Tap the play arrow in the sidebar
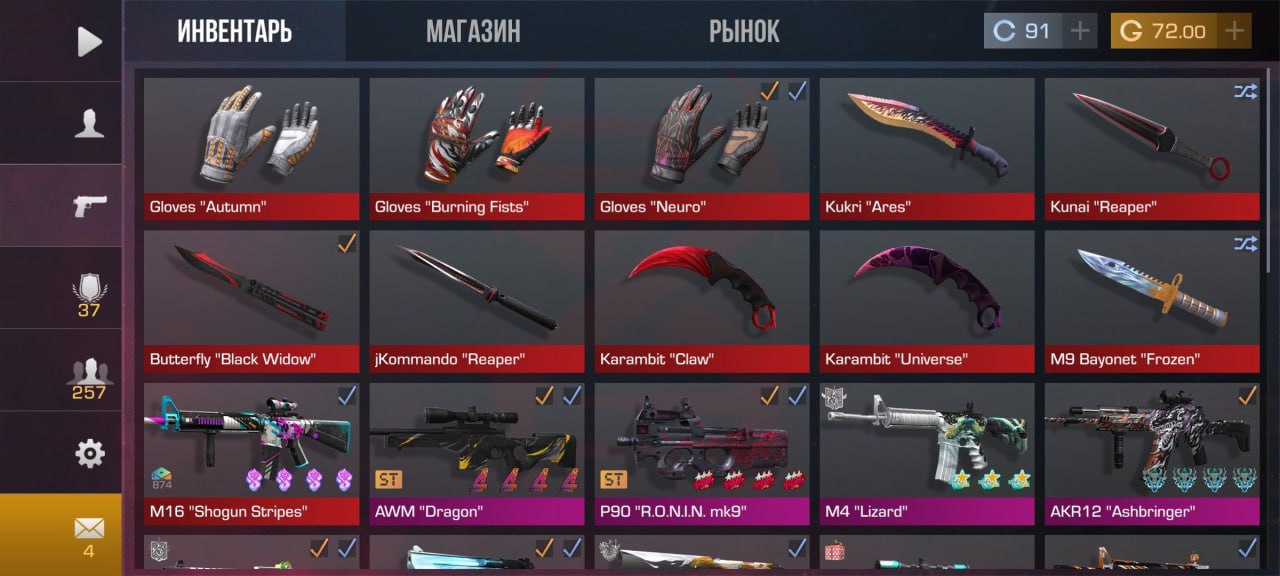 point(89,41)
